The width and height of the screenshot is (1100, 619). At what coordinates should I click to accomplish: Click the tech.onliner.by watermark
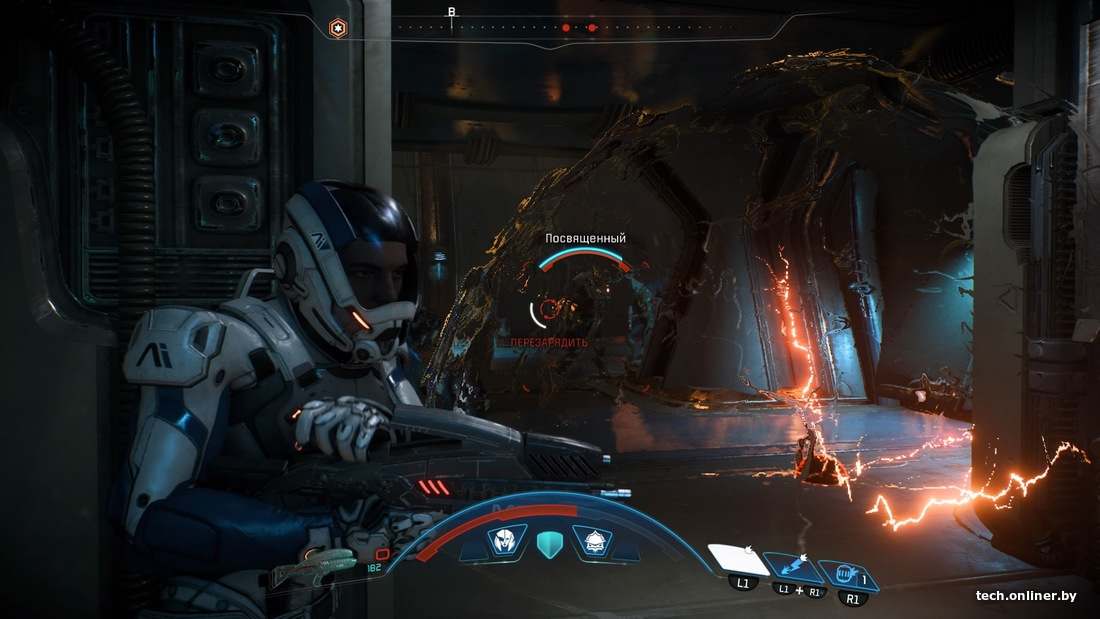point(1026,596)
